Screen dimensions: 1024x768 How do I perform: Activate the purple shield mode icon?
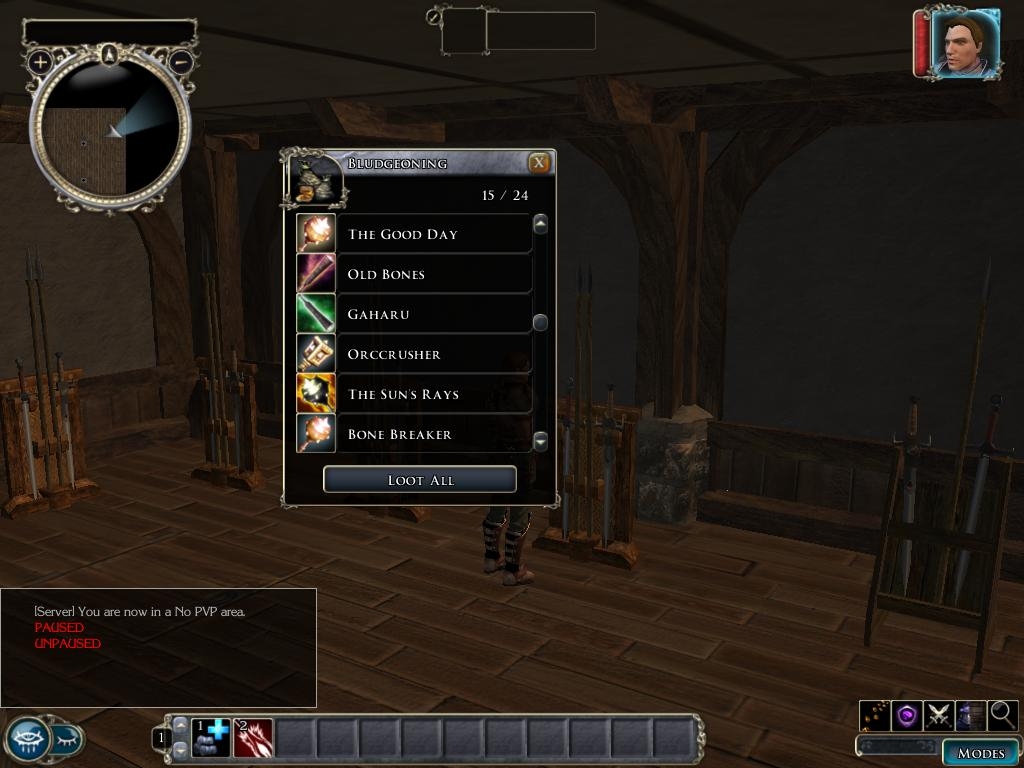tap(907, 715)
